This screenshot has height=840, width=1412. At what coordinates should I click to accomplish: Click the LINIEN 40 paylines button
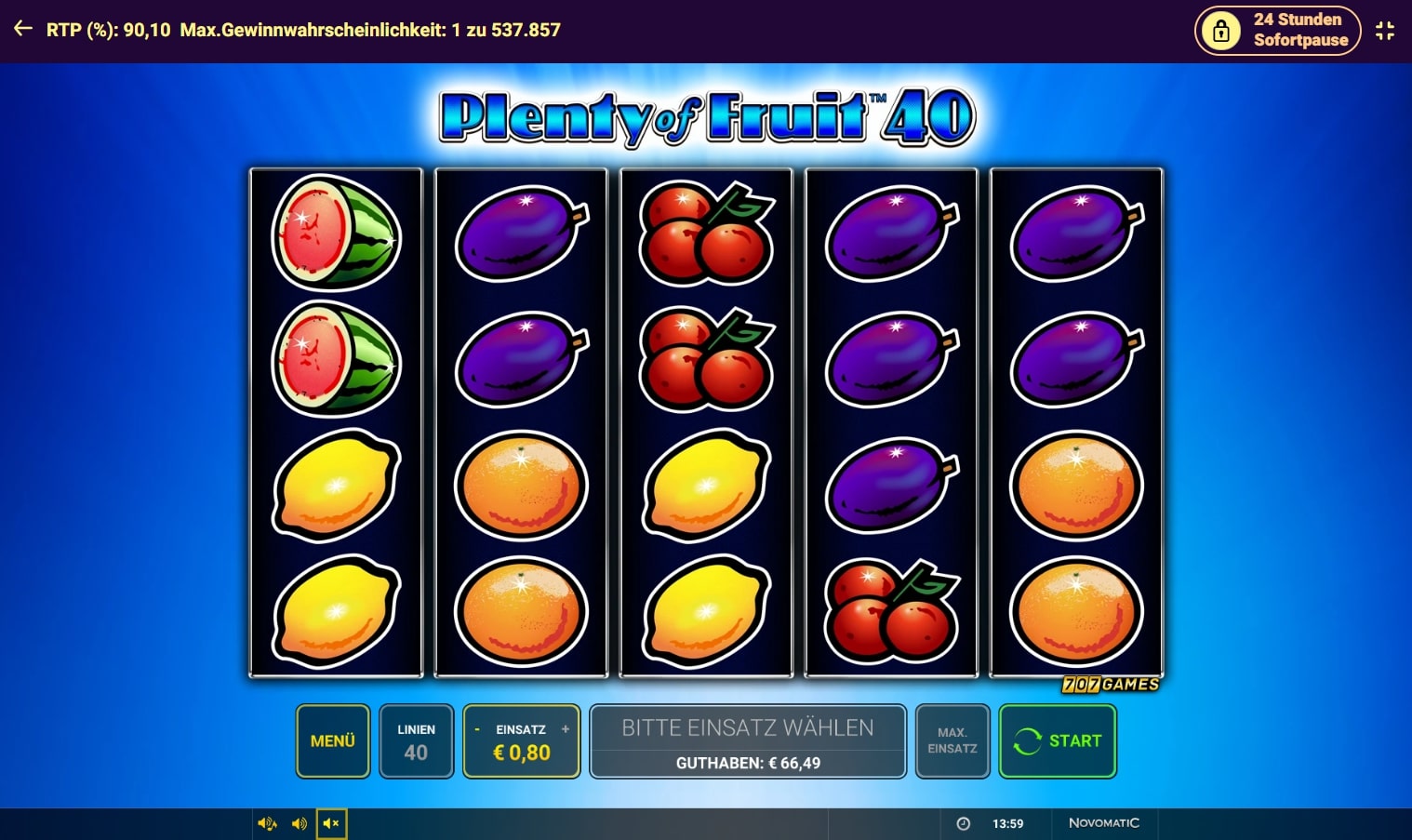coord(416,741)
